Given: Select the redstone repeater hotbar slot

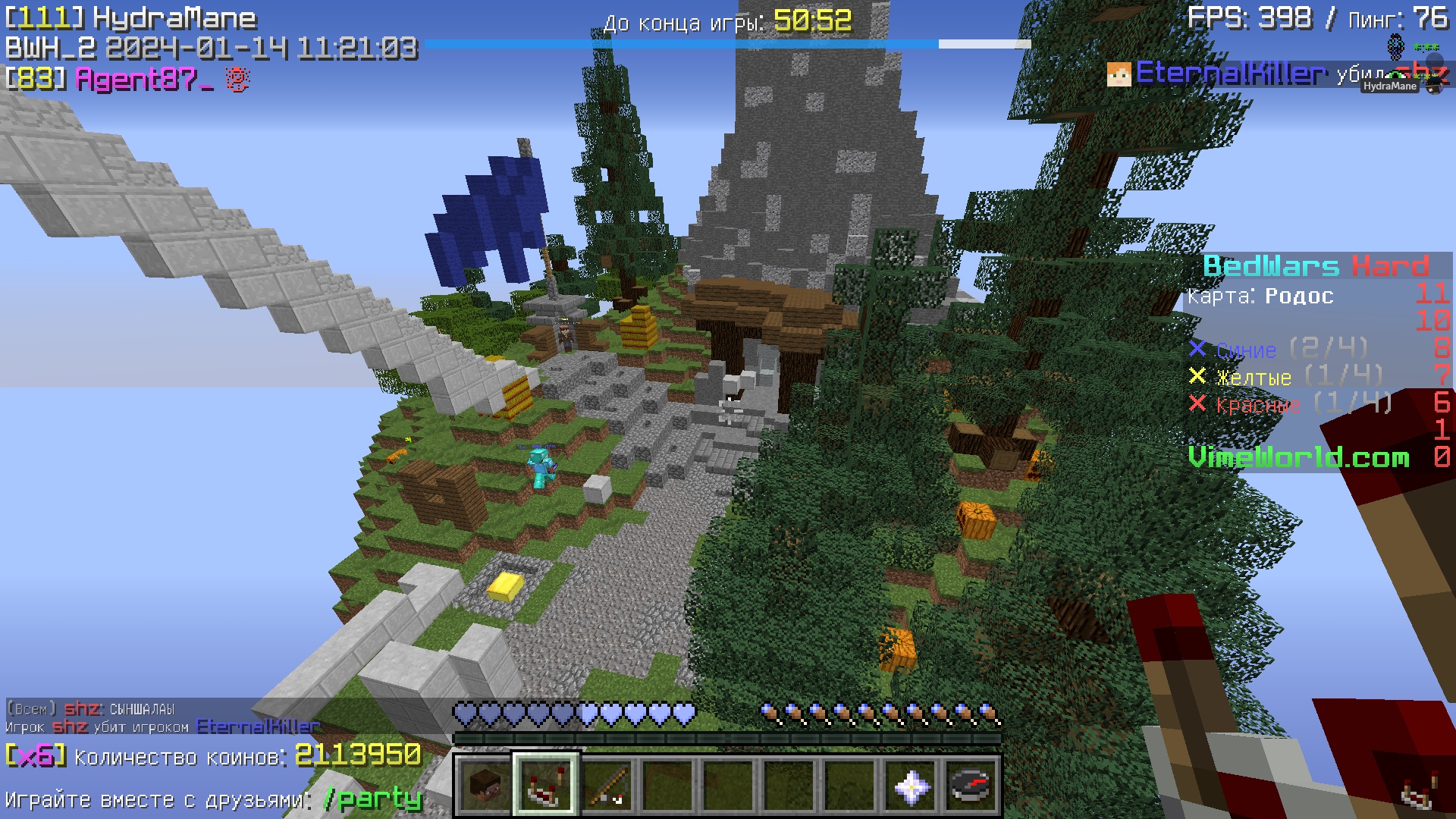Looking at the screenshot, I should click(546, 785).
